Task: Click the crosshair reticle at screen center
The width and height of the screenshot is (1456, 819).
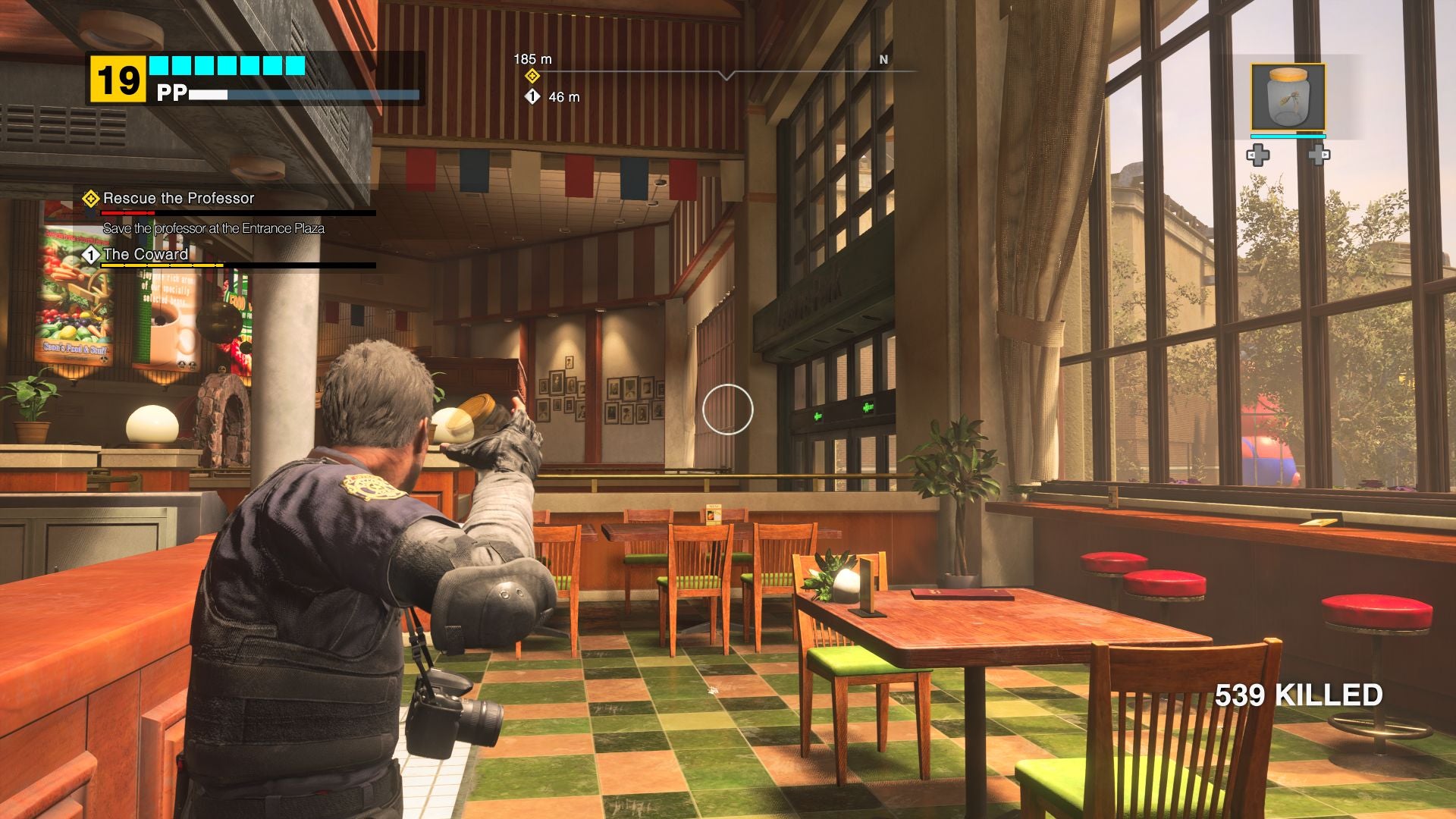Action: click(727, 409)
